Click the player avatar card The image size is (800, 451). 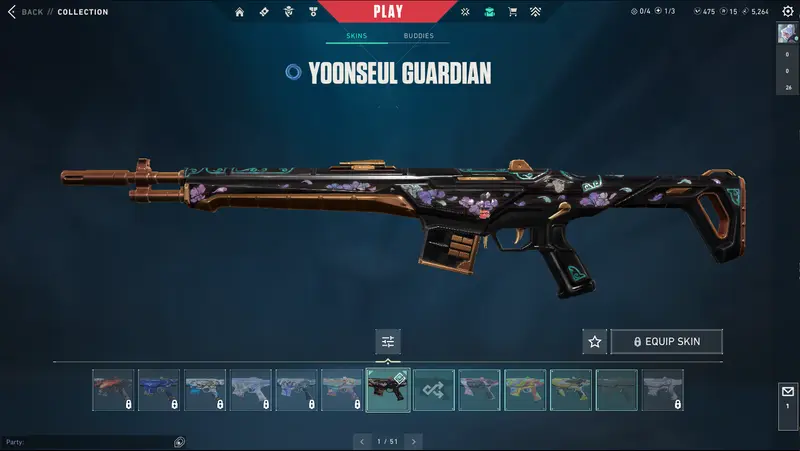click(x=787, y=34)
